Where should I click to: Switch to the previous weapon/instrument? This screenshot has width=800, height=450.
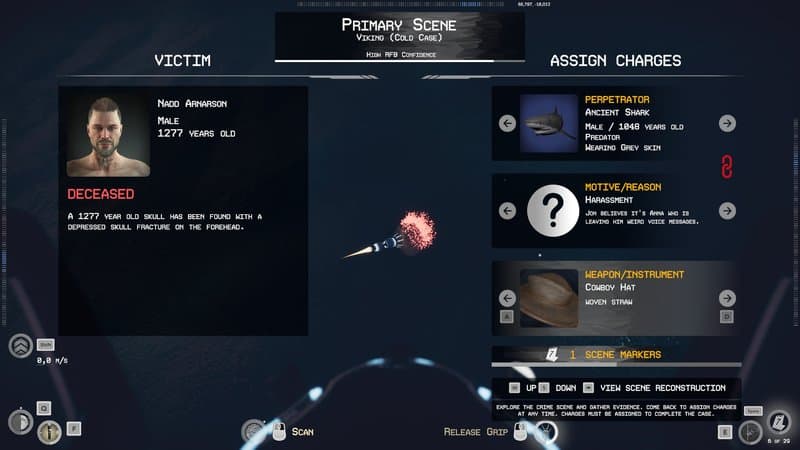507,298
